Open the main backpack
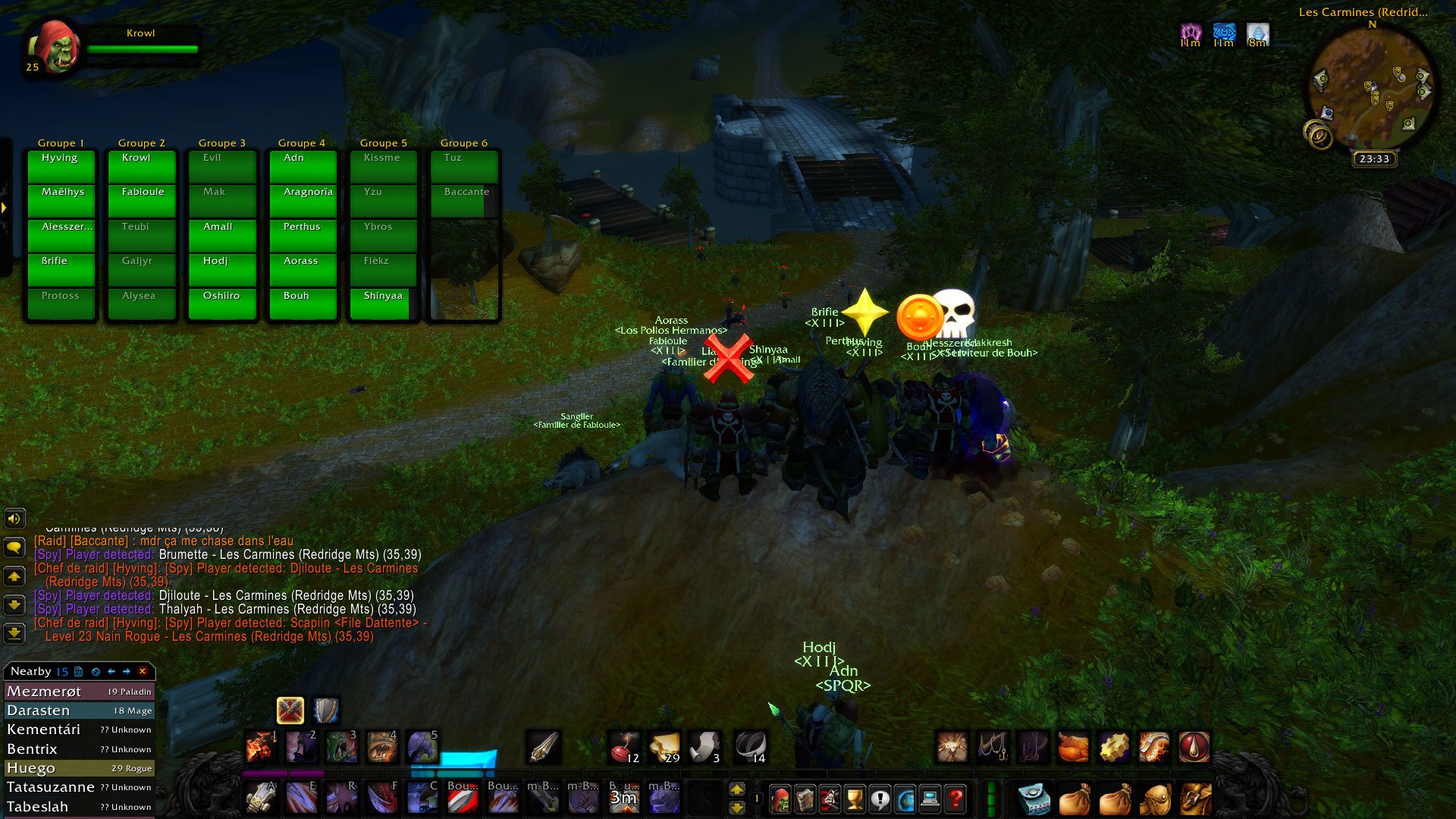 point(1196,799)
